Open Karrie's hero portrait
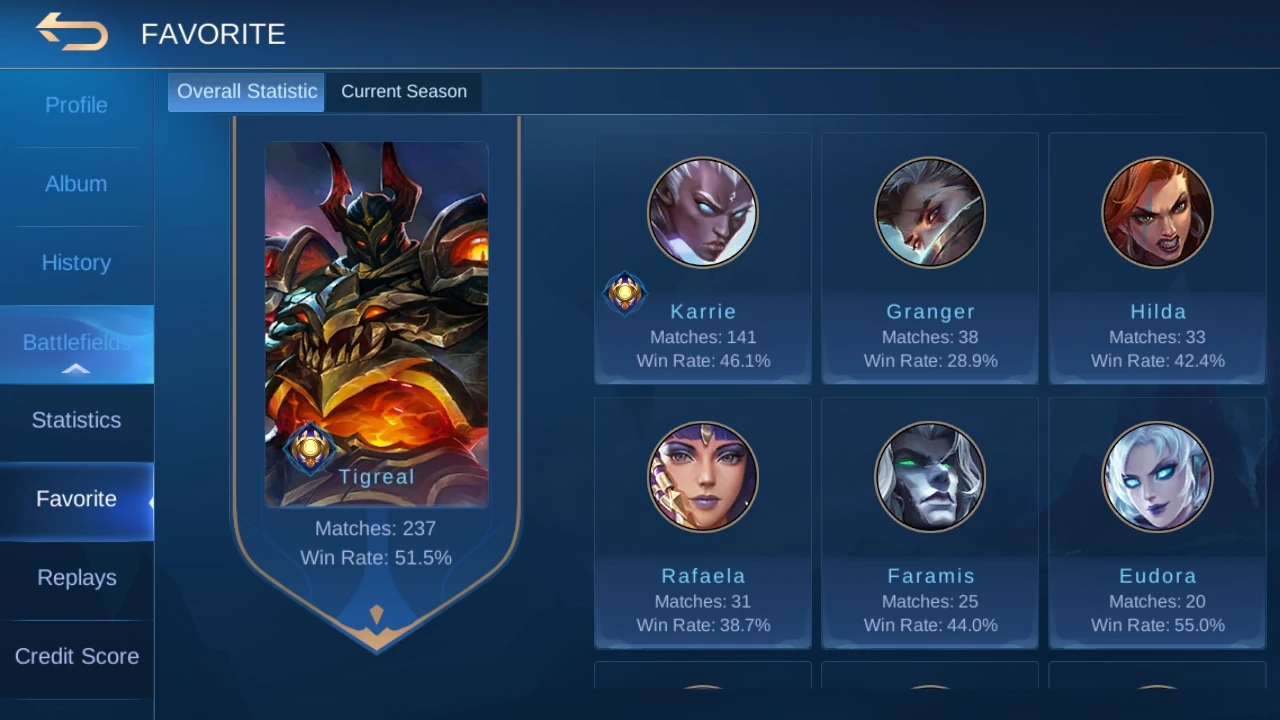The height and width of the screenshot is (720, 1280). pos(703,213)
